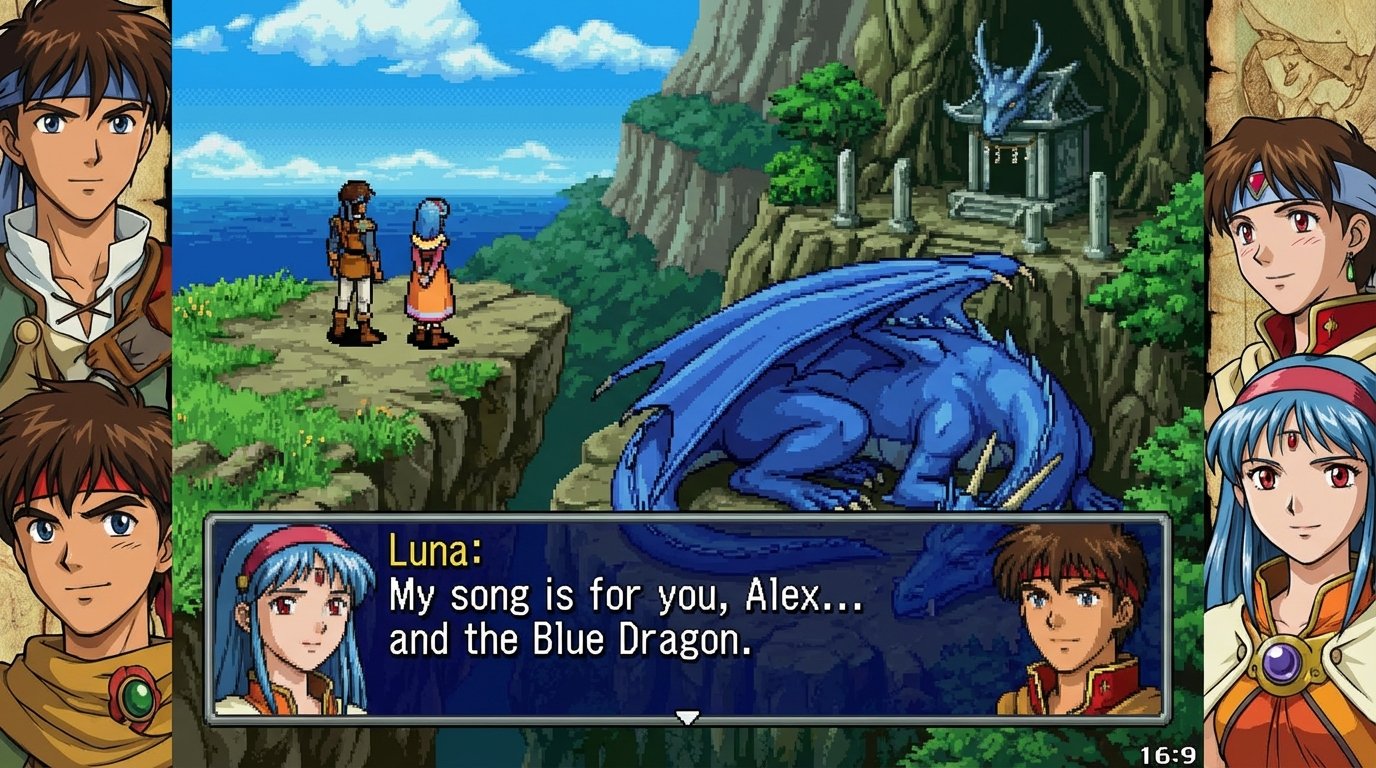This screenshot has width=1376, height=768.
Task: Click the silver frame corner of the dialogue window
Action: [212, 516]
